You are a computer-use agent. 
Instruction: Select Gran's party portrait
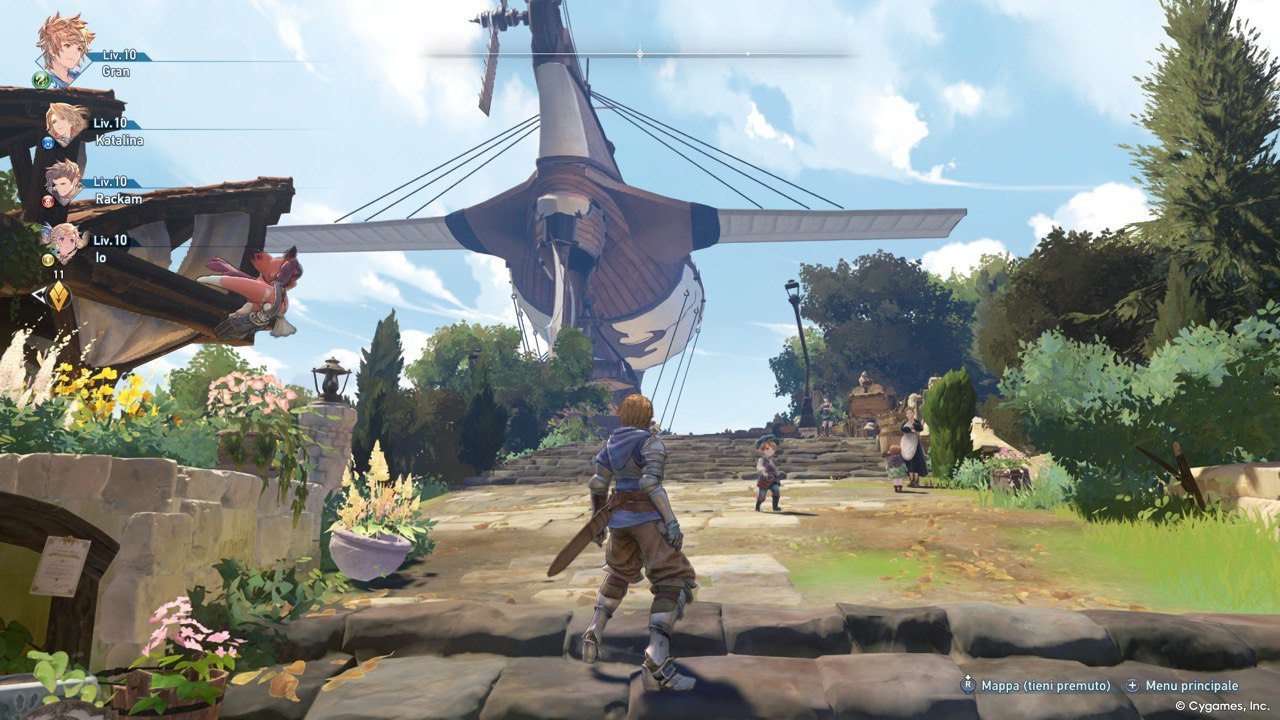64,45
